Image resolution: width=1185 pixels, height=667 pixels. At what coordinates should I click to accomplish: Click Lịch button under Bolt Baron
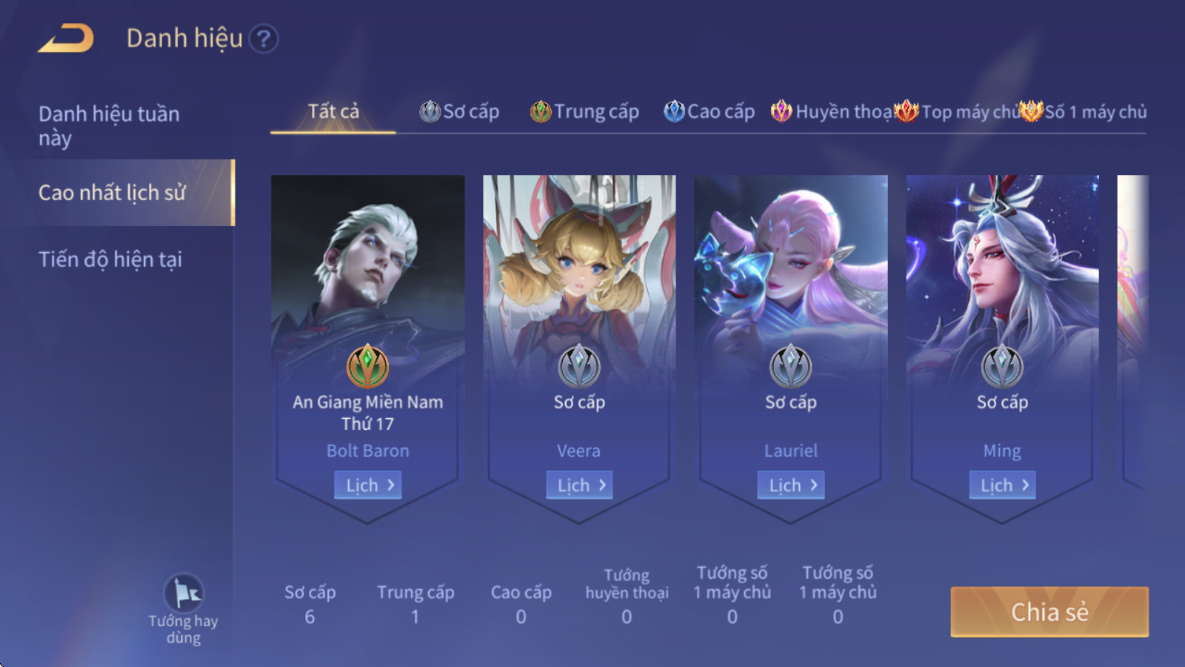tap(367, 485)
